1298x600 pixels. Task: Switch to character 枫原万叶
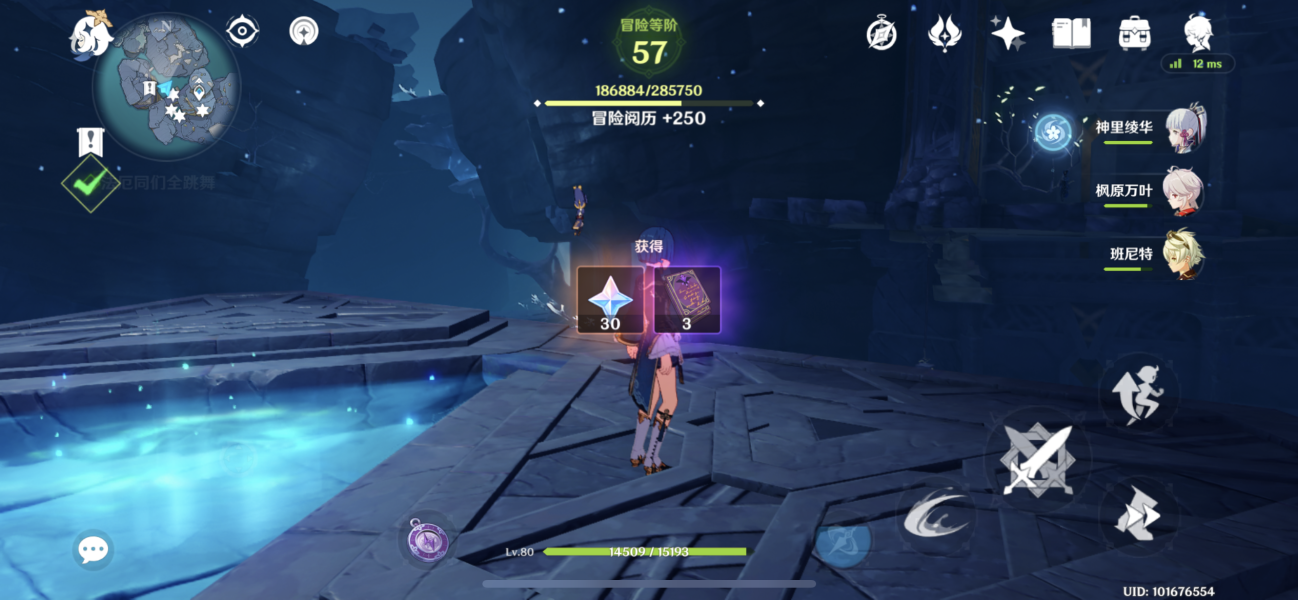(1184, 192)
